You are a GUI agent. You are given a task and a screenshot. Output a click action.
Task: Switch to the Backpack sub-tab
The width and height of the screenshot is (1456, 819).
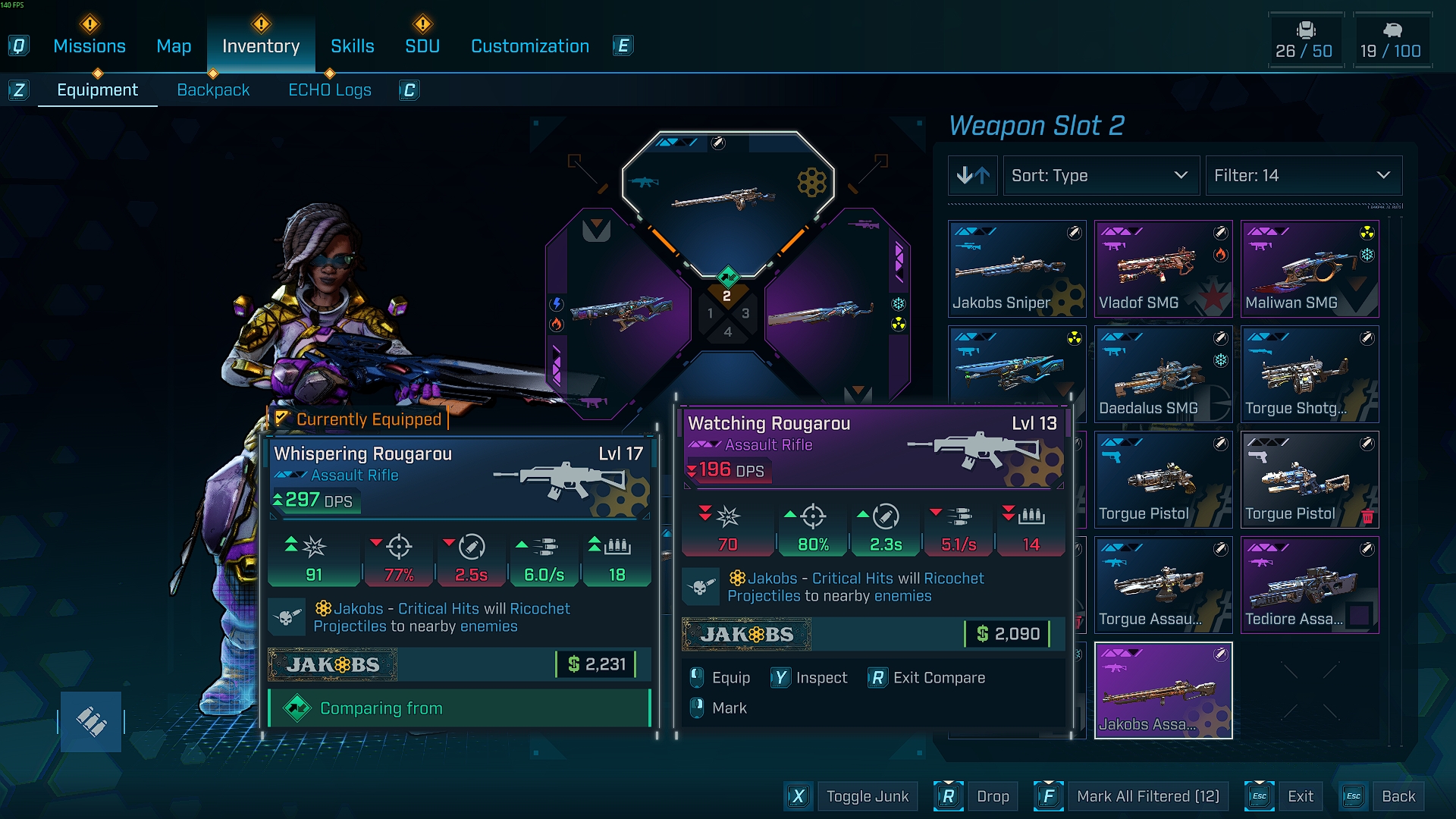click(x=213, y=90)
